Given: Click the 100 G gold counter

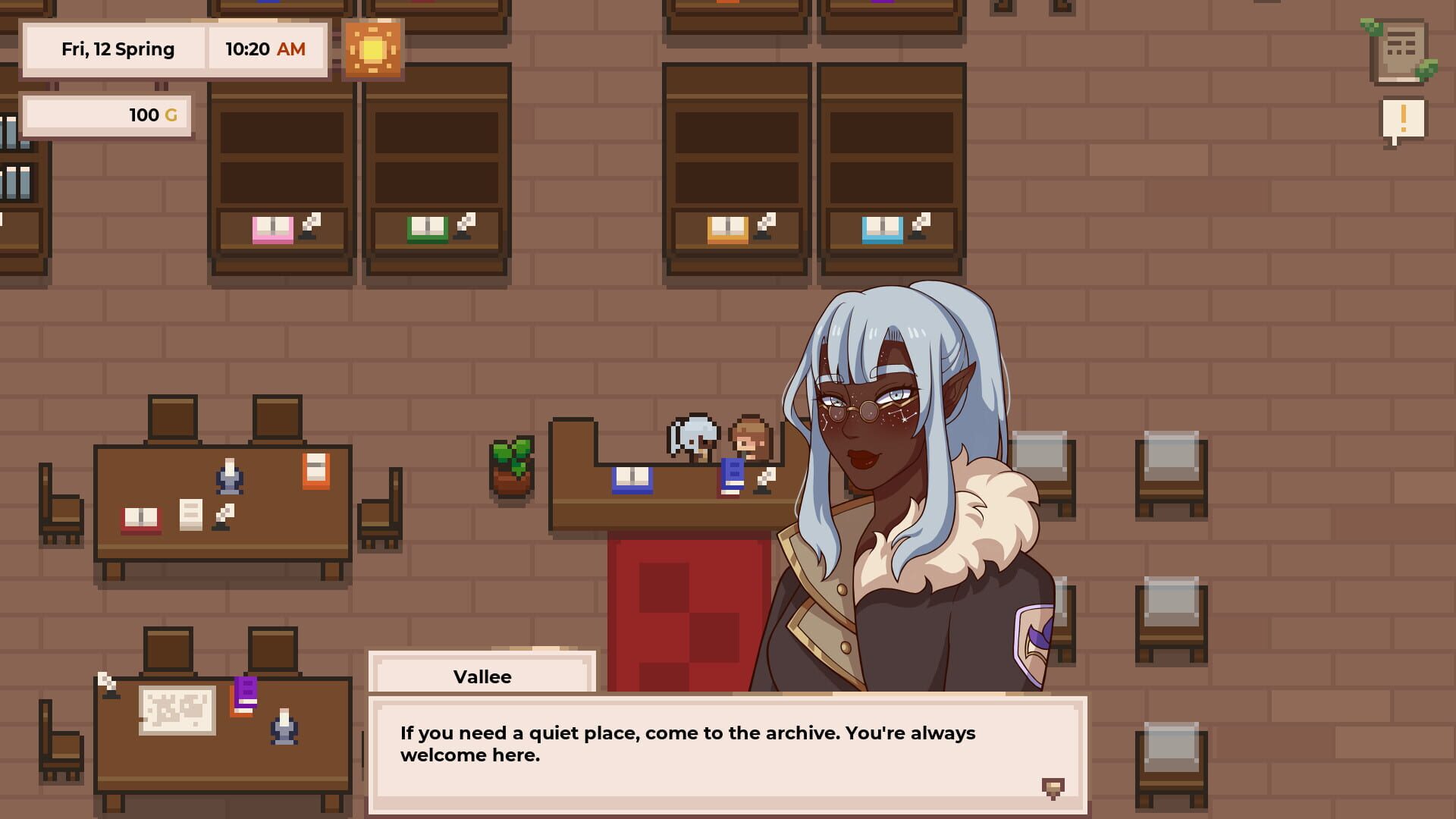Looking at the screenshot, I should coord(106,115).
